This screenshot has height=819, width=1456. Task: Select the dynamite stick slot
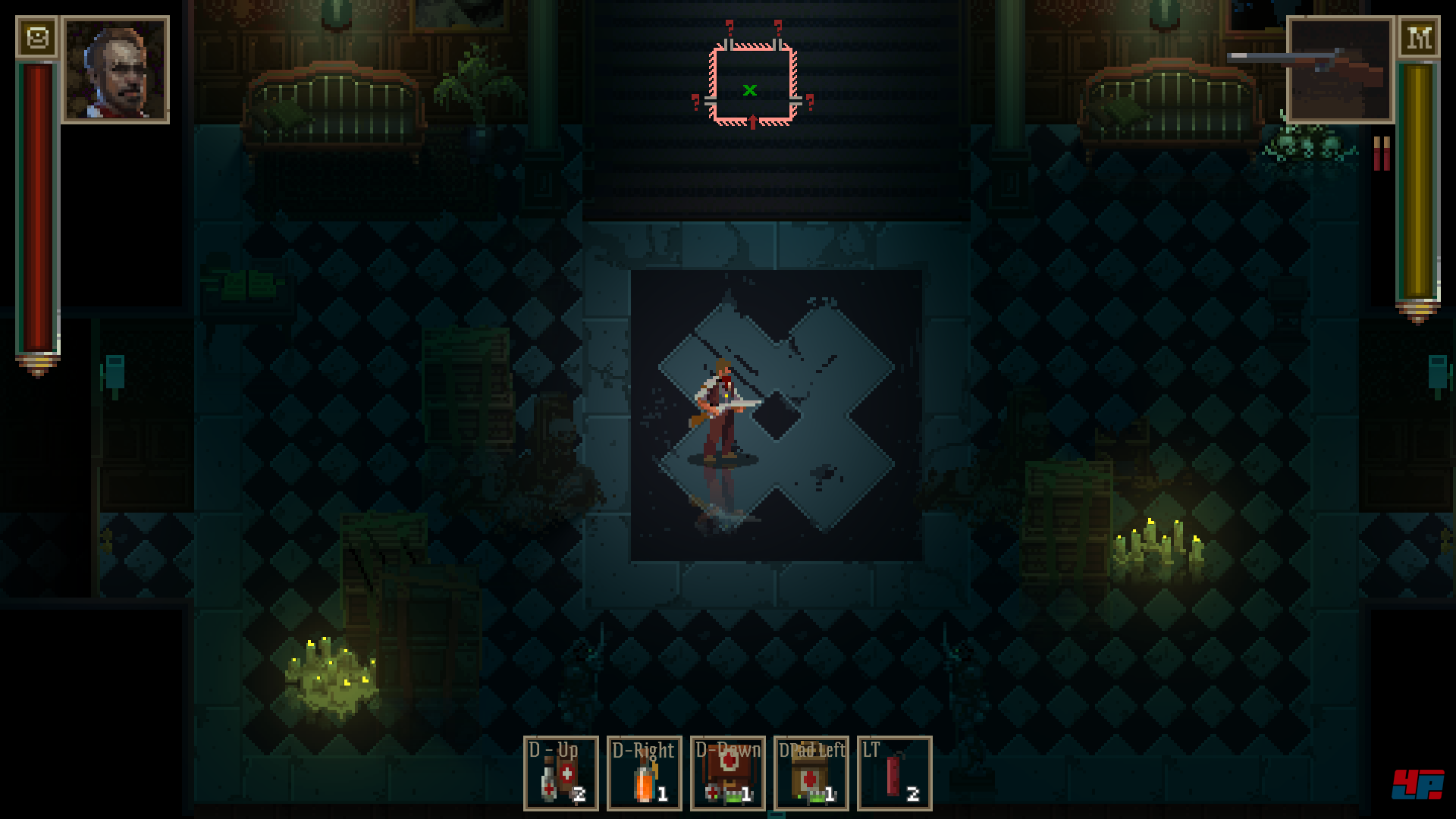pyautogui.click(x=895, y=773)
